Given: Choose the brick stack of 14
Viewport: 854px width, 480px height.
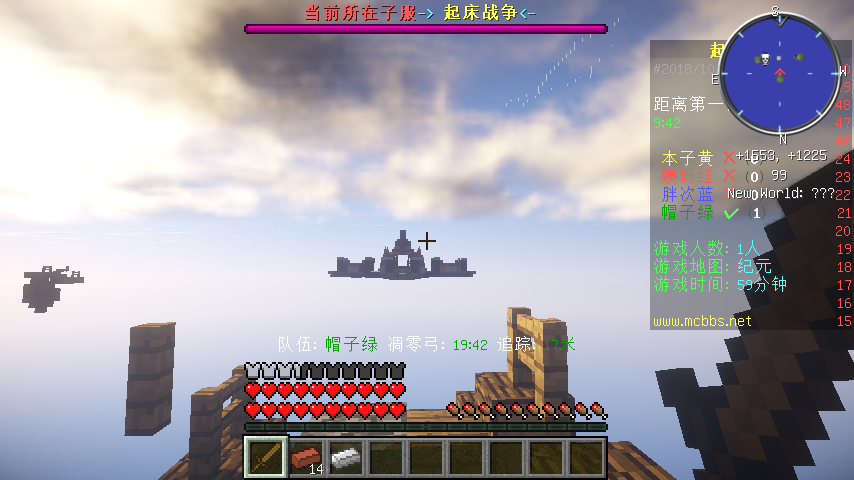Looking at the screenshot, I should tap(307, 458).
